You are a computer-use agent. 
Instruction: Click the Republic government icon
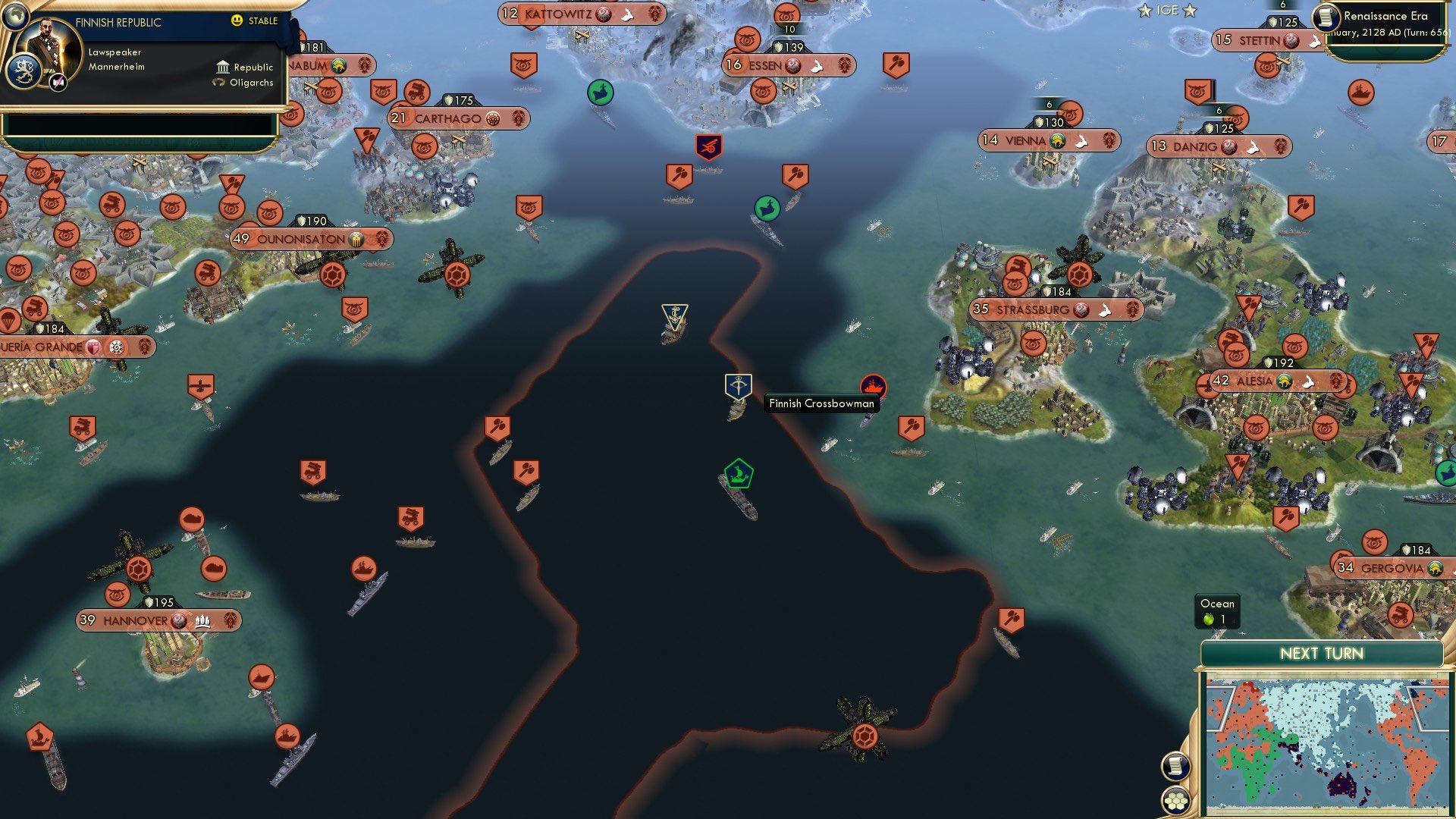221,67
